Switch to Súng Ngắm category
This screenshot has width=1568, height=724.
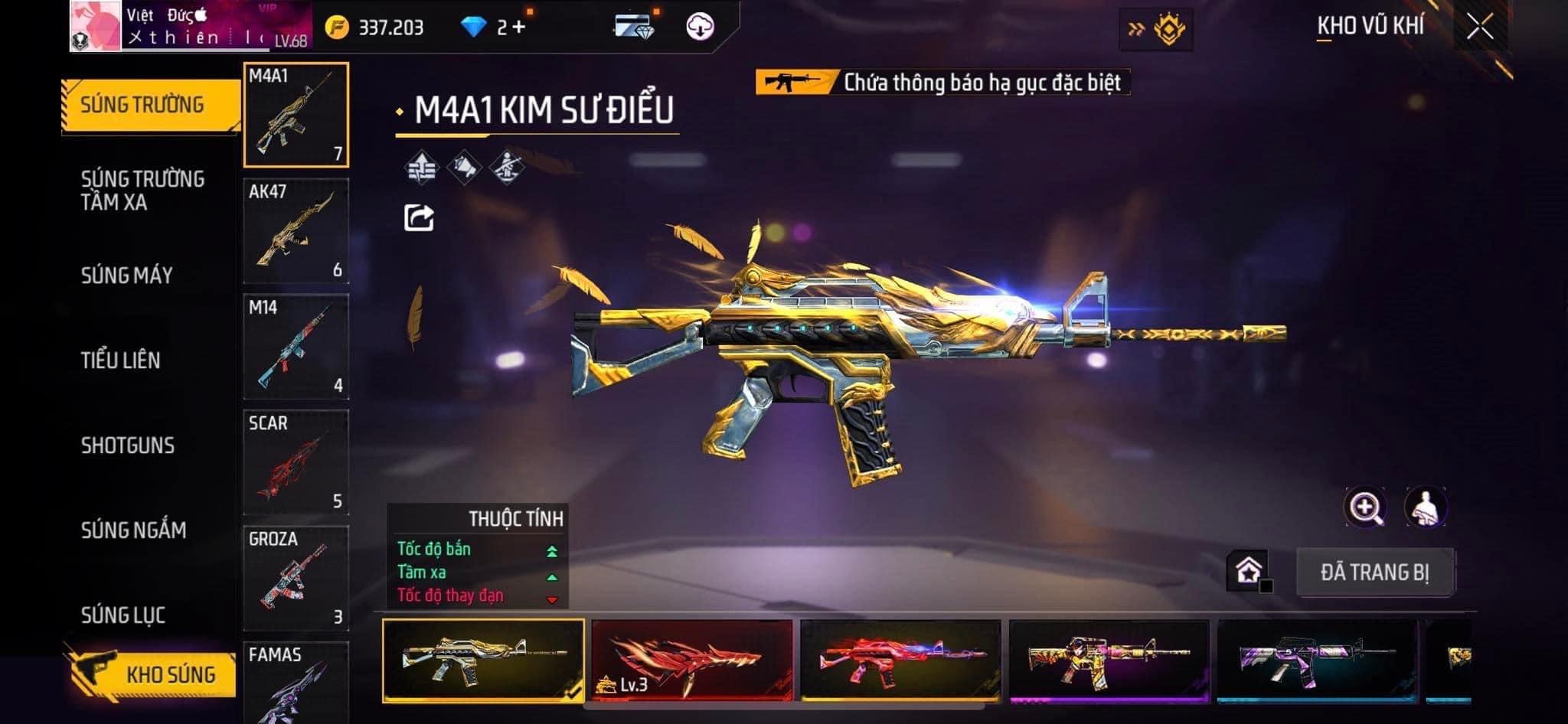[x=134, y=530]
